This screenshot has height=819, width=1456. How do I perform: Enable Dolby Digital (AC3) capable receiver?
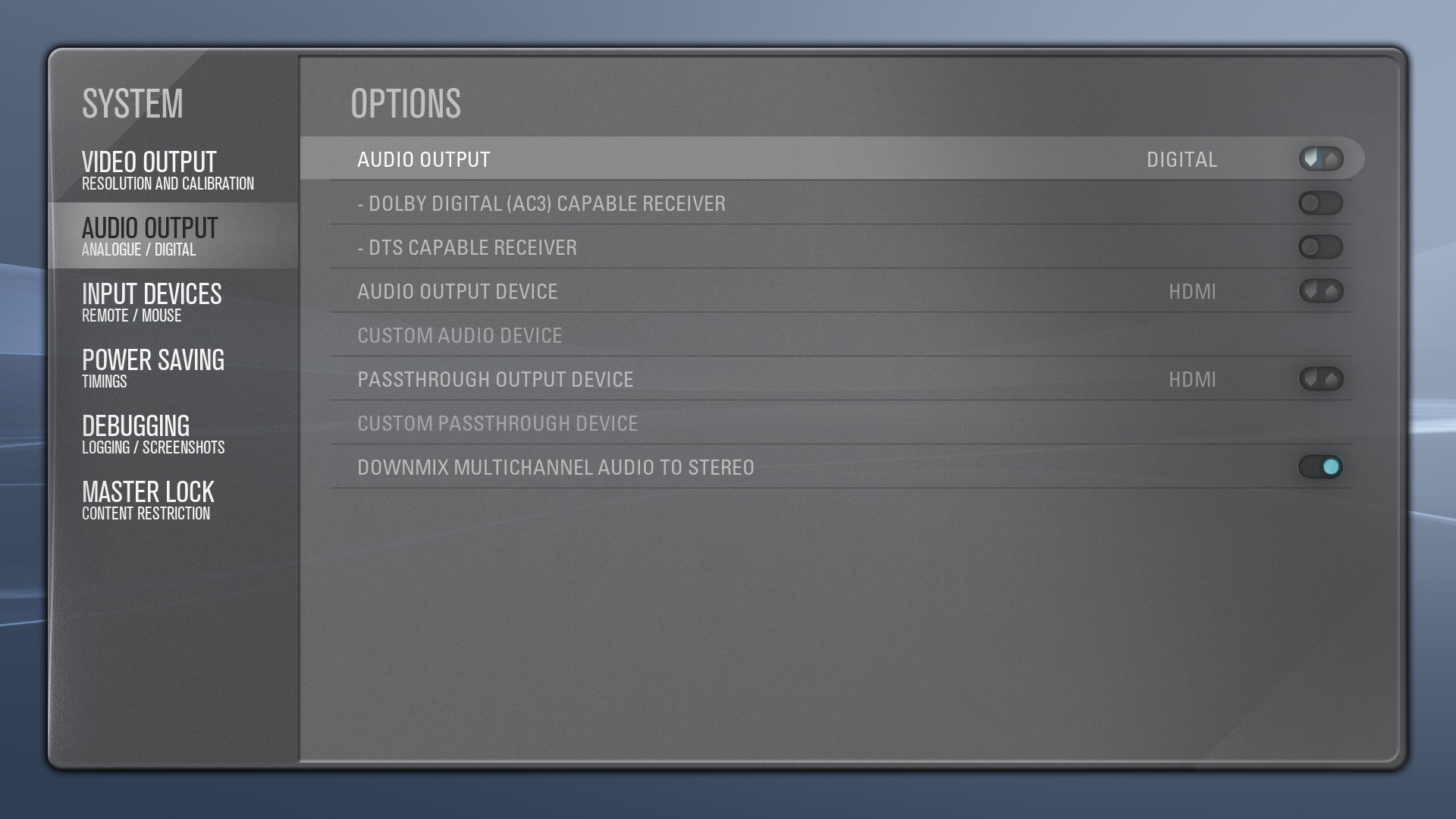coord(1321,203)
